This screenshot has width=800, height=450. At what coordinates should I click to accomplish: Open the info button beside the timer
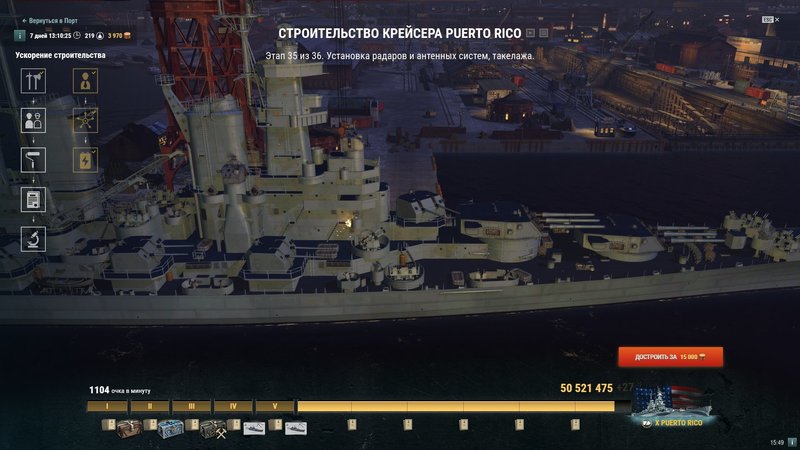point(19,35)
